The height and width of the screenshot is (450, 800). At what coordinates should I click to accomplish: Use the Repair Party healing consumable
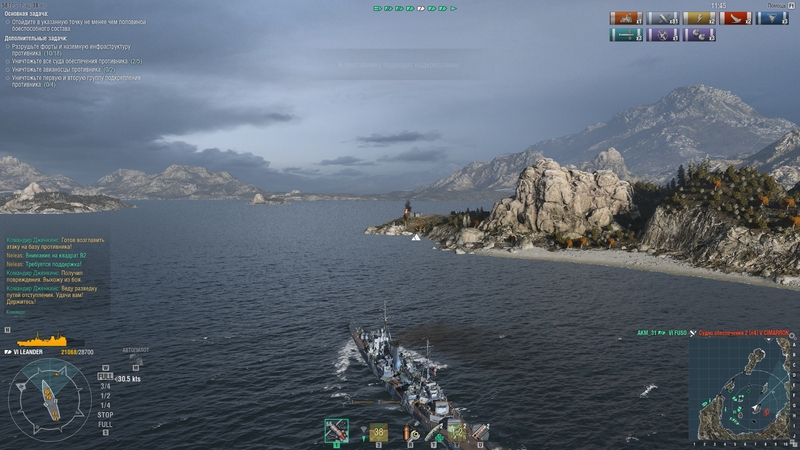click(433, 433)
